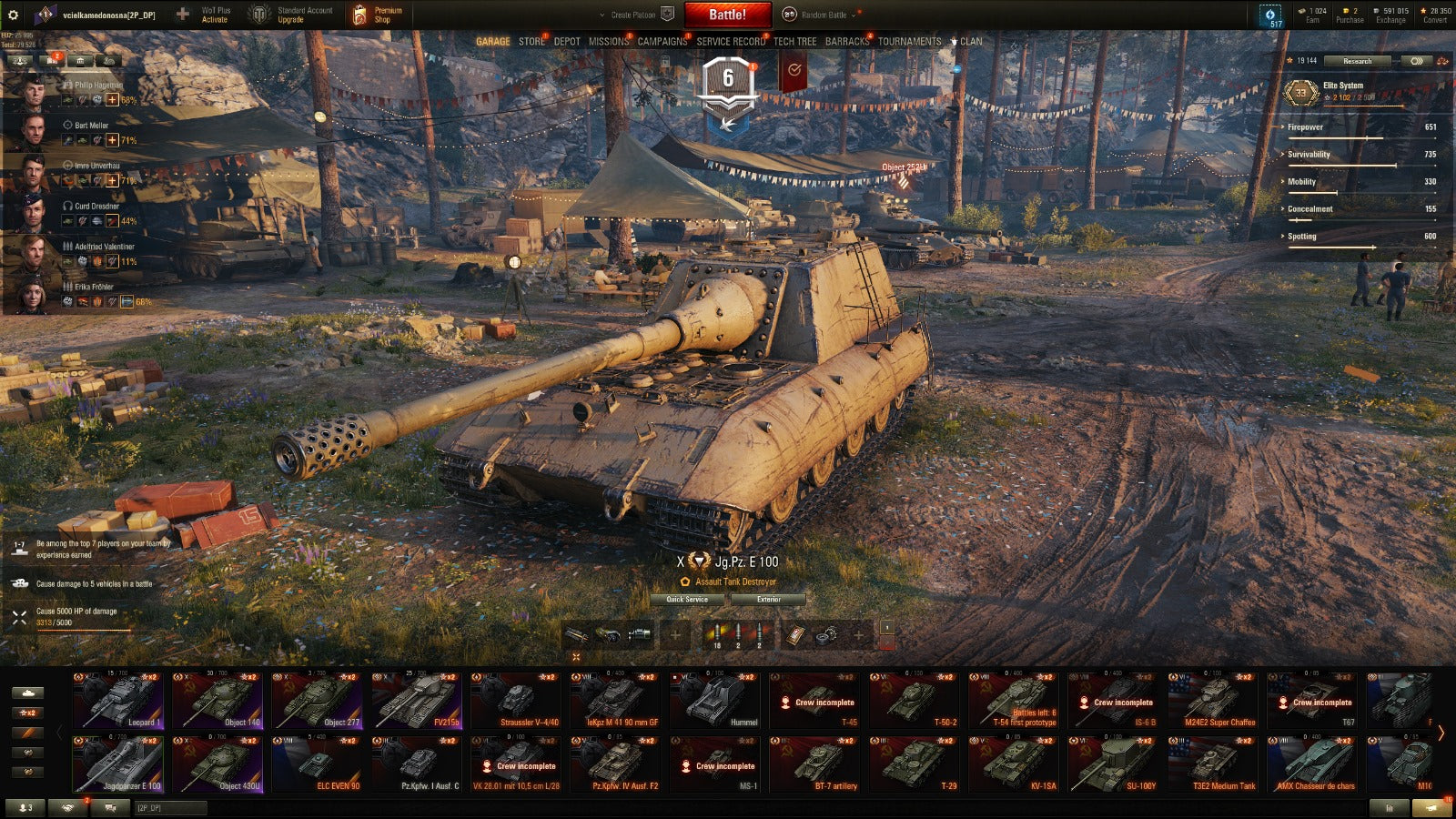1456x819 pixels.
Task: Open settings with the gear icon
Action: [x=13, y=15]
